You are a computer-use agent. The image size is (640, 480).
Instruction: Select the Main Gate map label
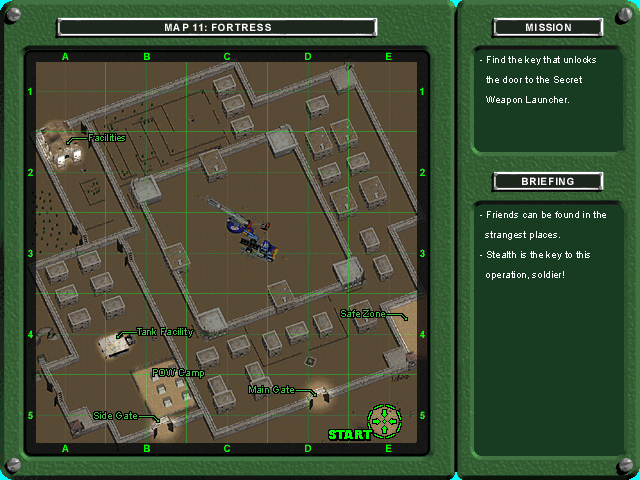(271, 389)
